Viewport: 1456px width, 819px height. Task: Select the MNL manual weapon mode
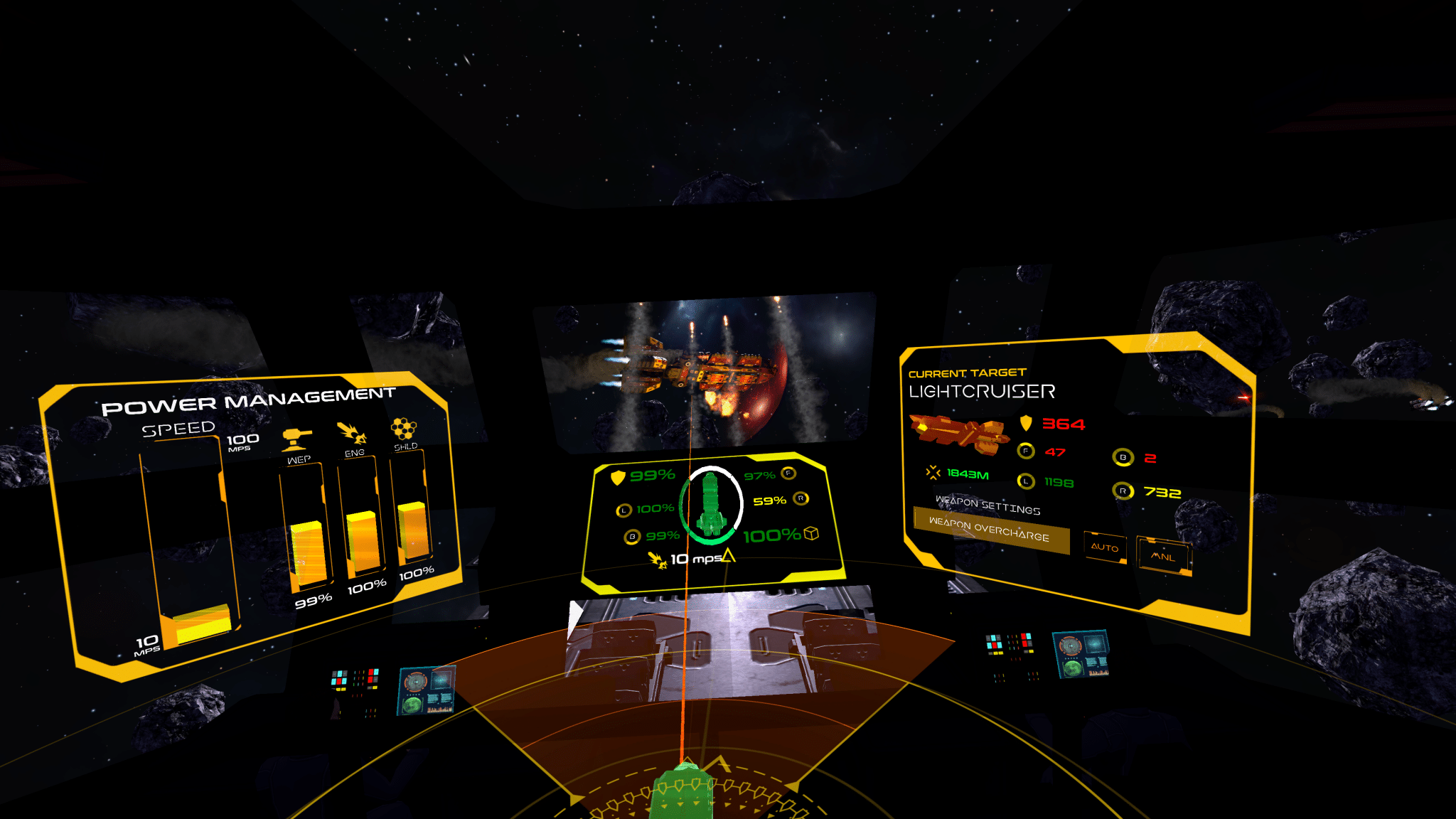(1163, 556)
